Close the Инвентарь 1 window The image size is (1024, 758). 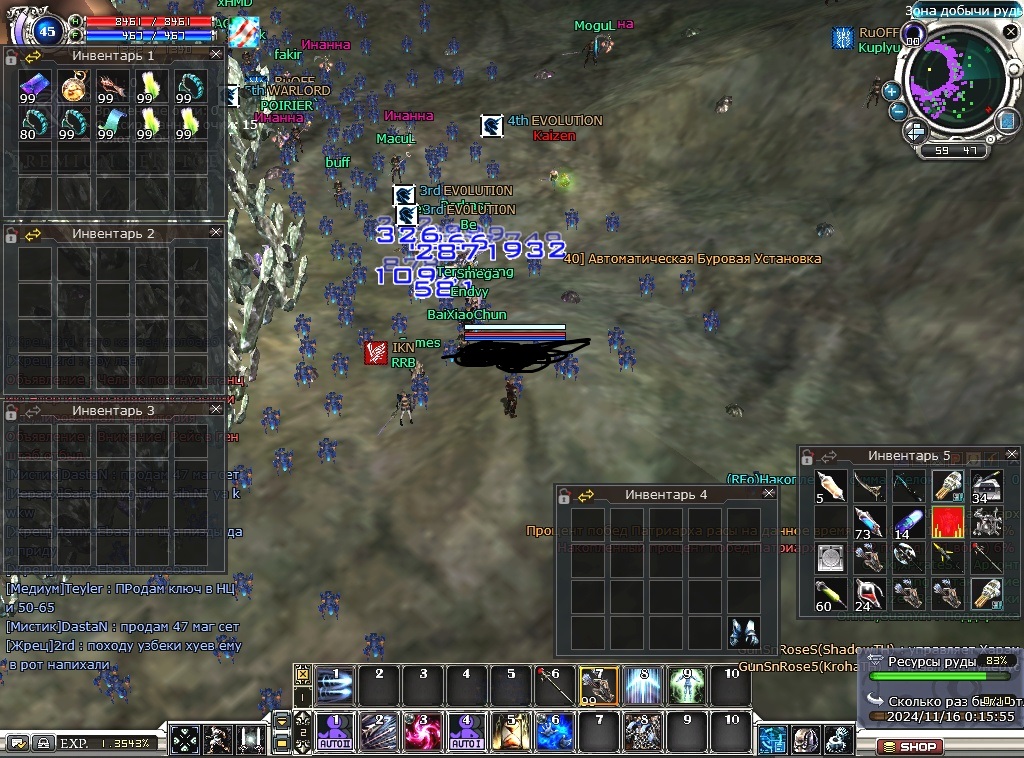click(x=216, y=56)
